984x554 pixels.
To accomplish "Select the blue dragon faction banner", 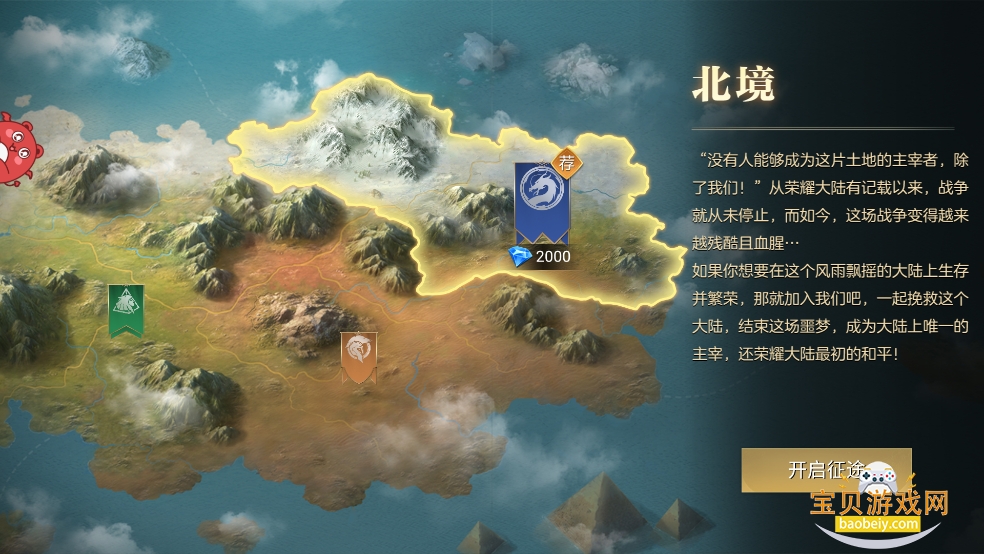I will (541, 201).
